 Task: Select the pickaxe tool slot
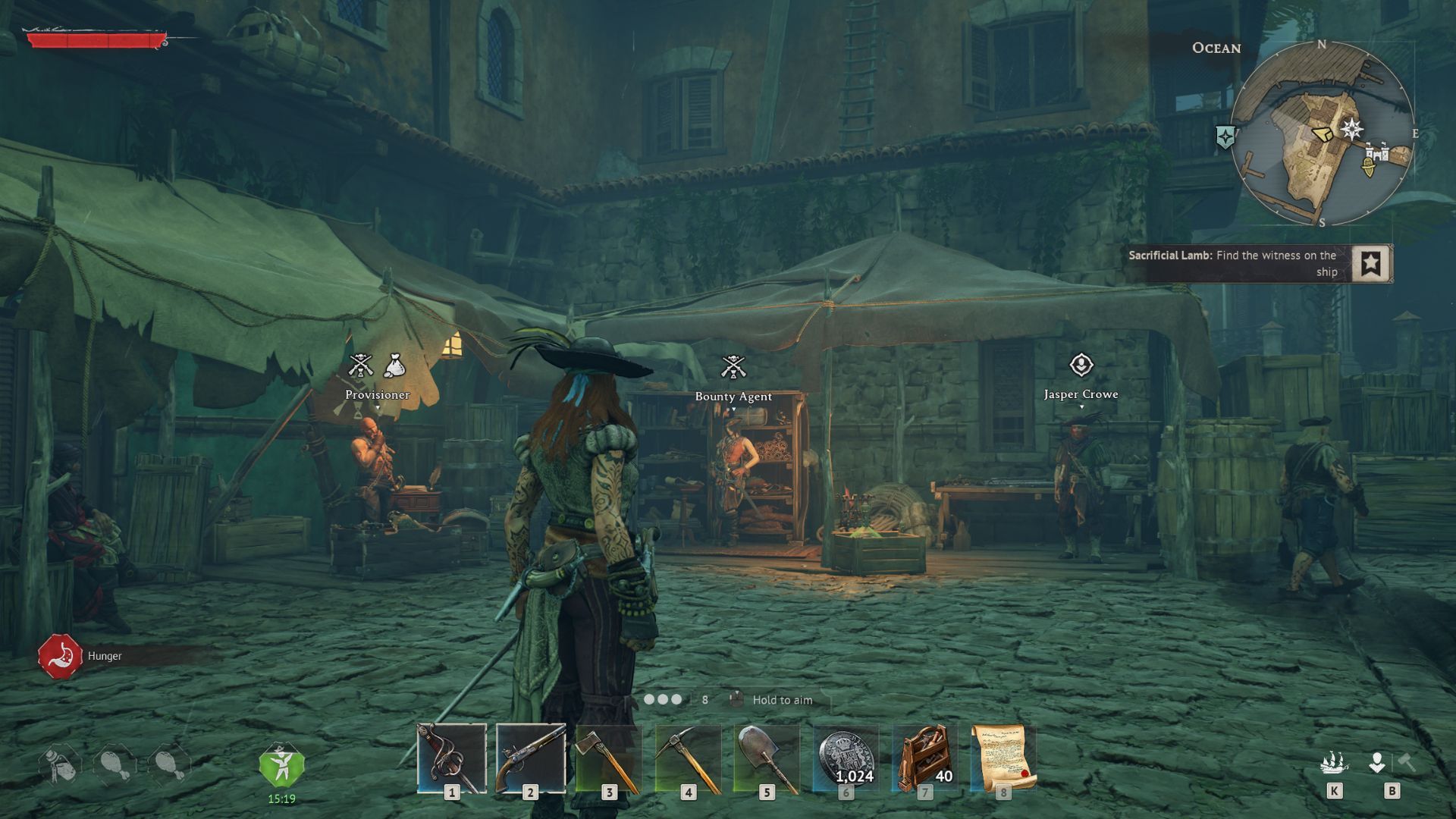688,758
